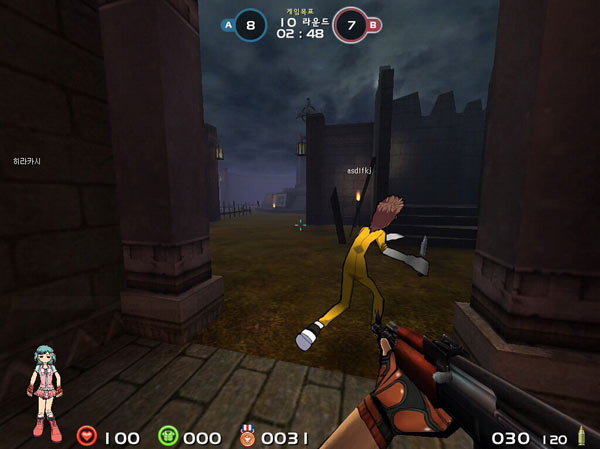Select the red team B badge
Viewport: 600px width, 449px height.
coord(374,24)
